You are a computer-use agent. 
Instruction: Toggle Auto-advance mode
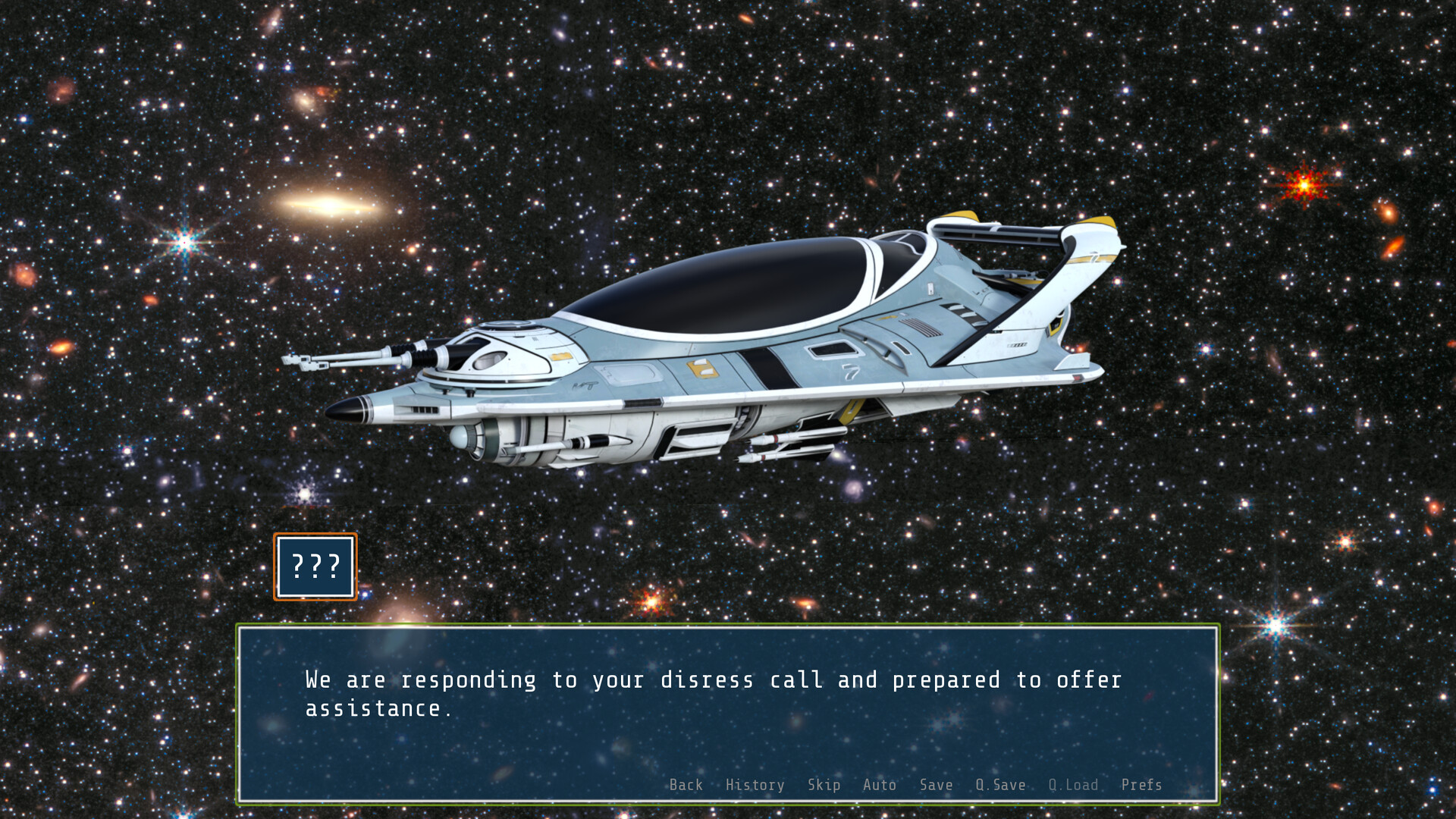coord(880,785)
